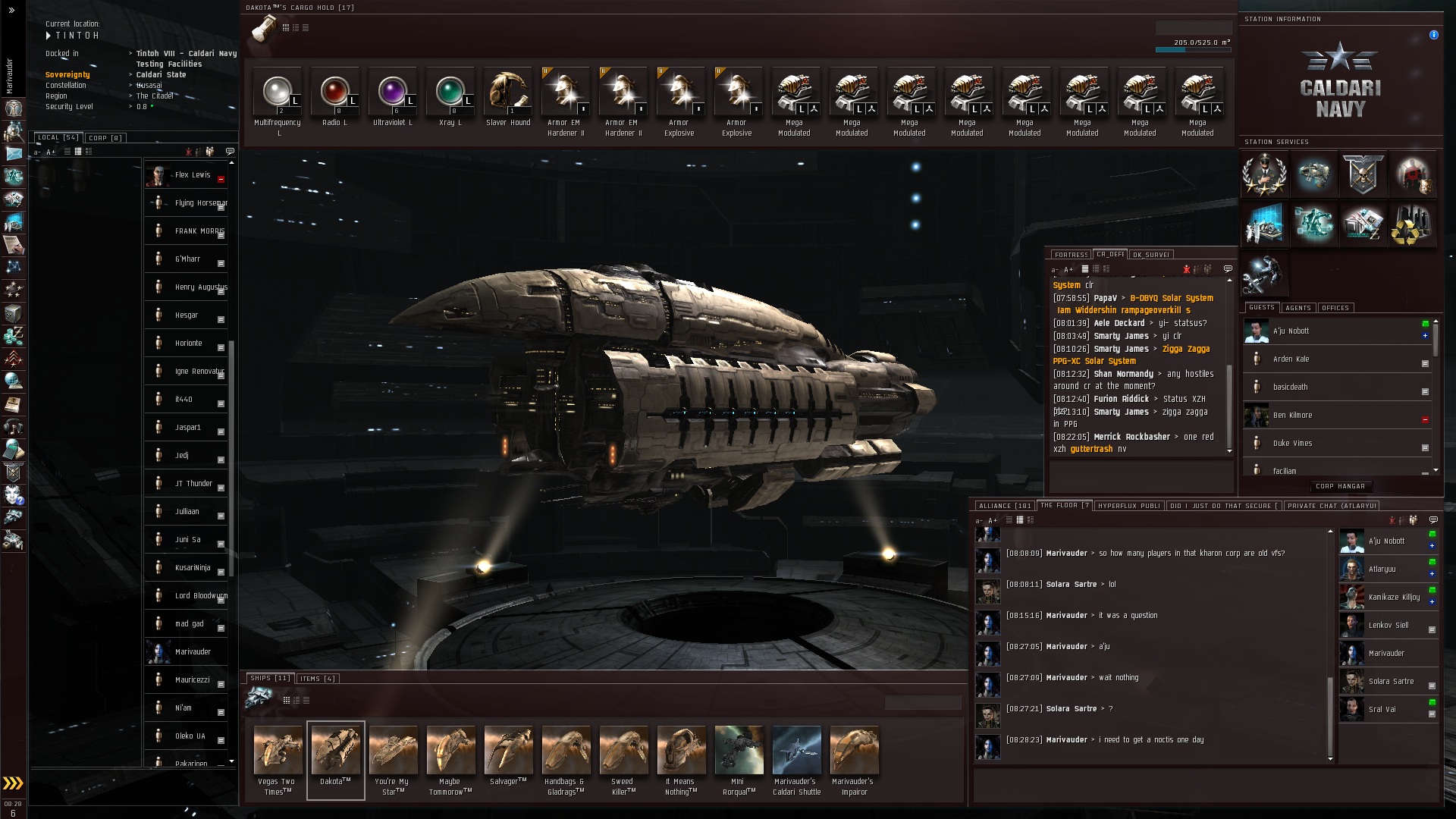The height and width of the screenshot is (819, 1456).
Task: Open the Fortress chat tab
Action: tap(1071, 255)
